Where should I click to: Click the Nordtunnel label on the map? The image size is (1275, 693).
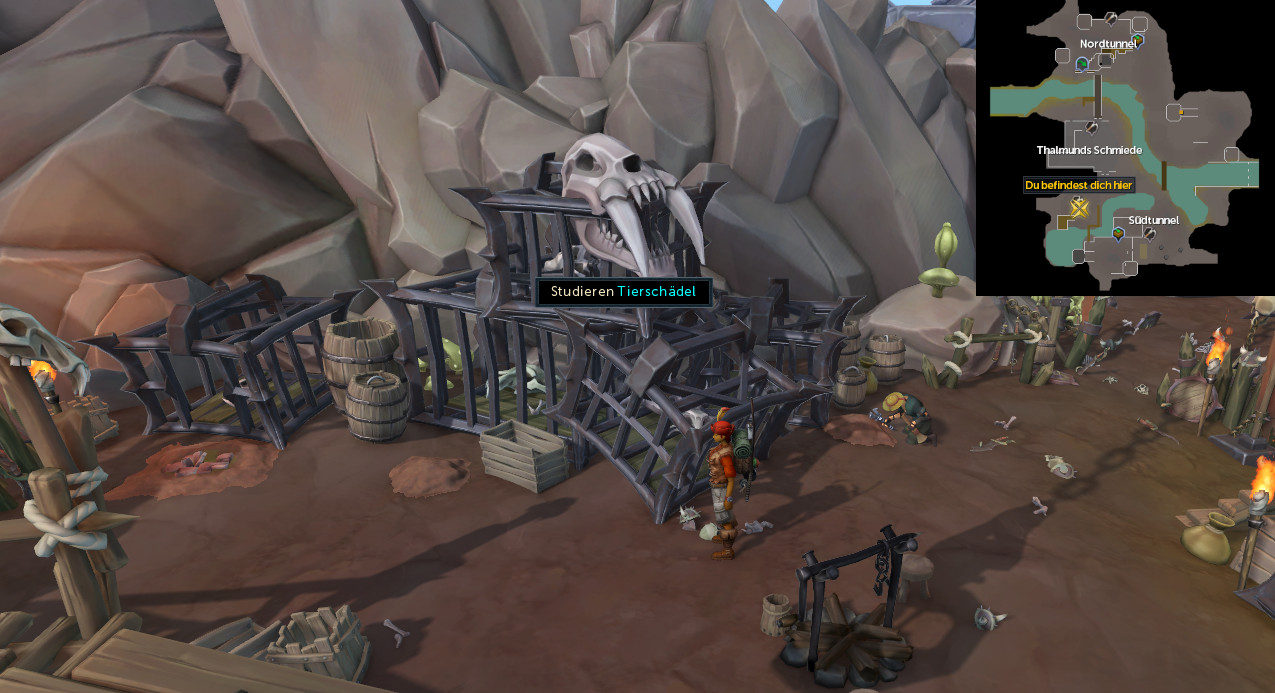[x=1110, y=44]
